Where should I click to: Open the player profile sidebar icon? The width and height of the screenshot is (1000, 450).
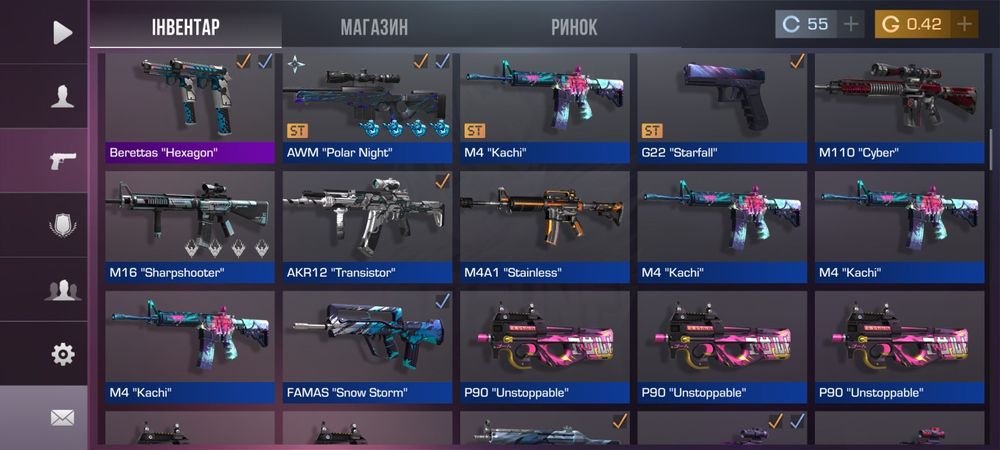62,96
